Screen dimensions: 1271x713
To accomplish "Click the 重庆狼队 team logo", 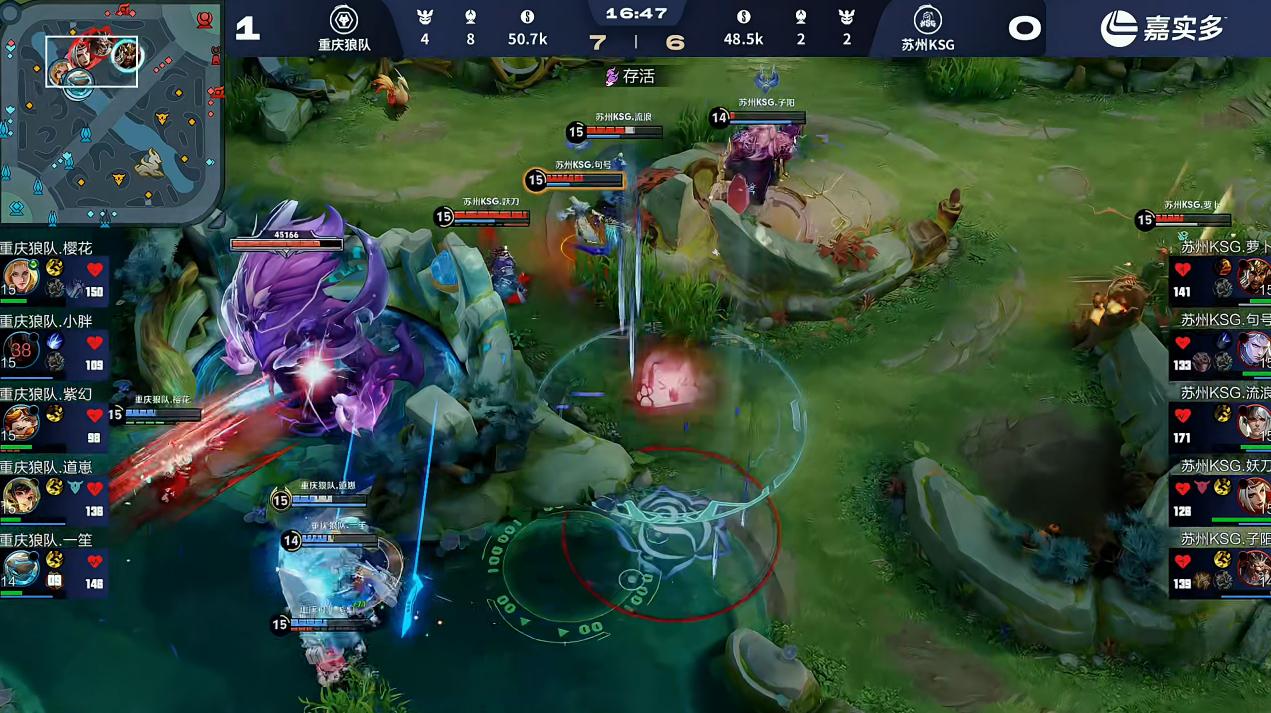I will [x=344, y=20].
